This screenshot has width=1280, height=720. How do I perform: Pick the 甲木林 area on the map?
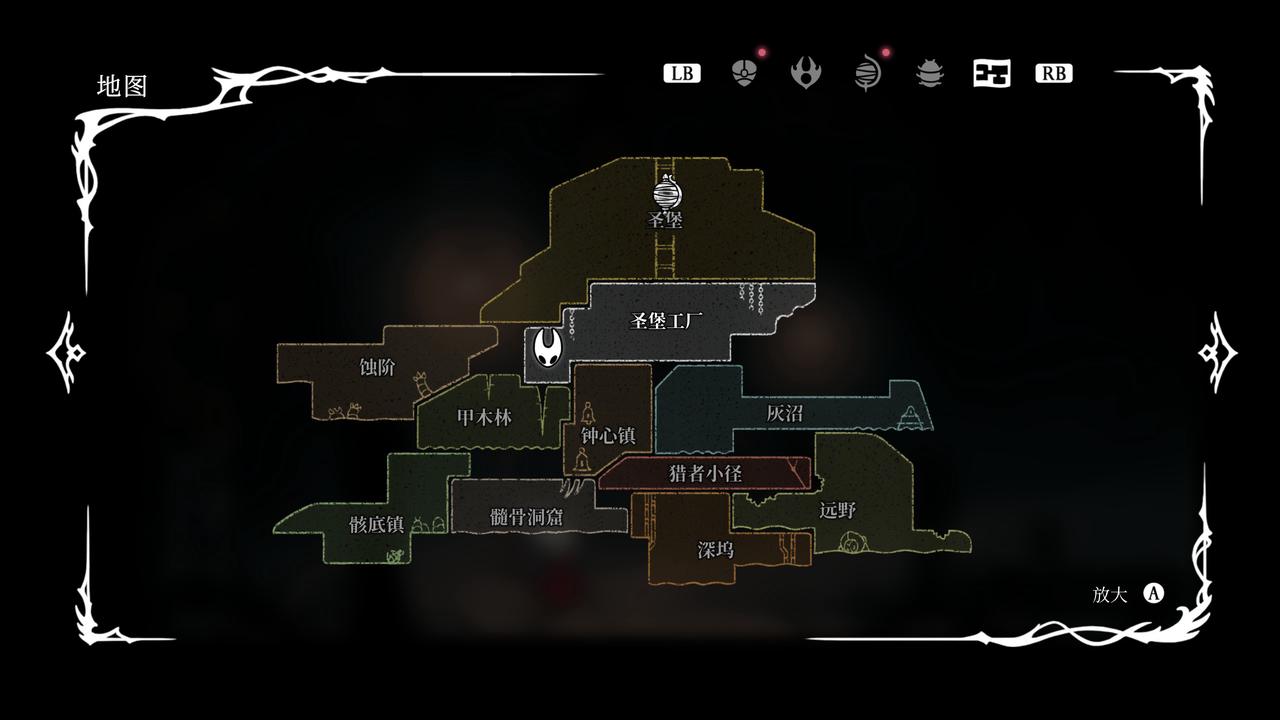pyautogui.click(x=484, y=417)
